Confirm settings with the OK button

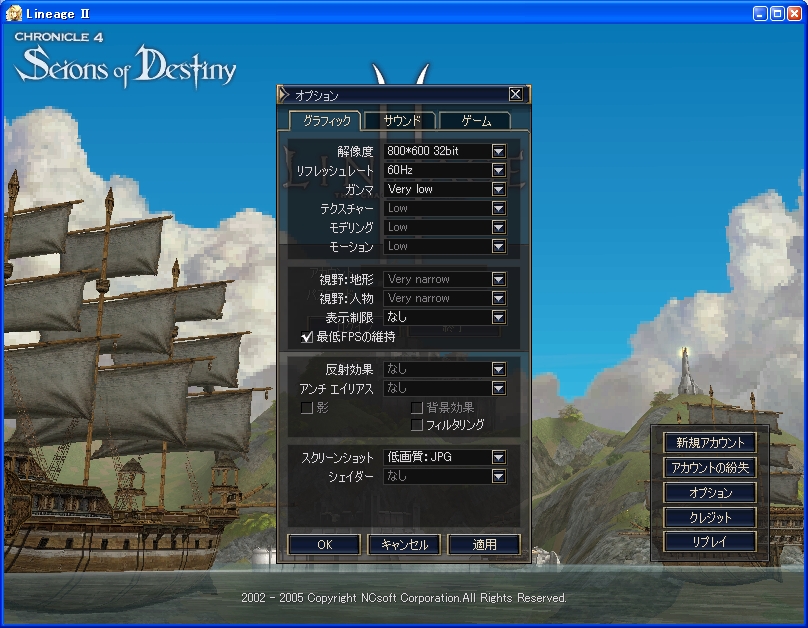coord(324,545)
